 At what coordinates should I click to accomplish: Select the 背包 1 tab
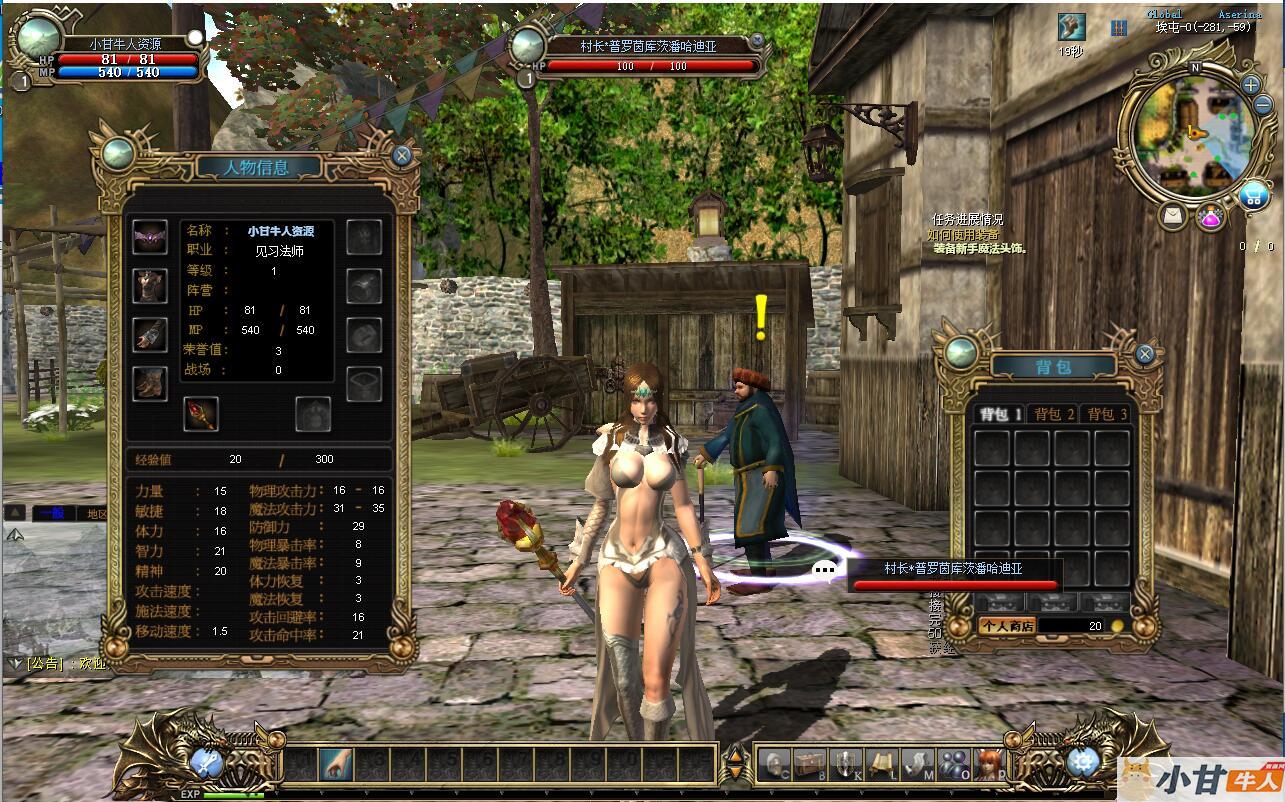point(1000,414)
